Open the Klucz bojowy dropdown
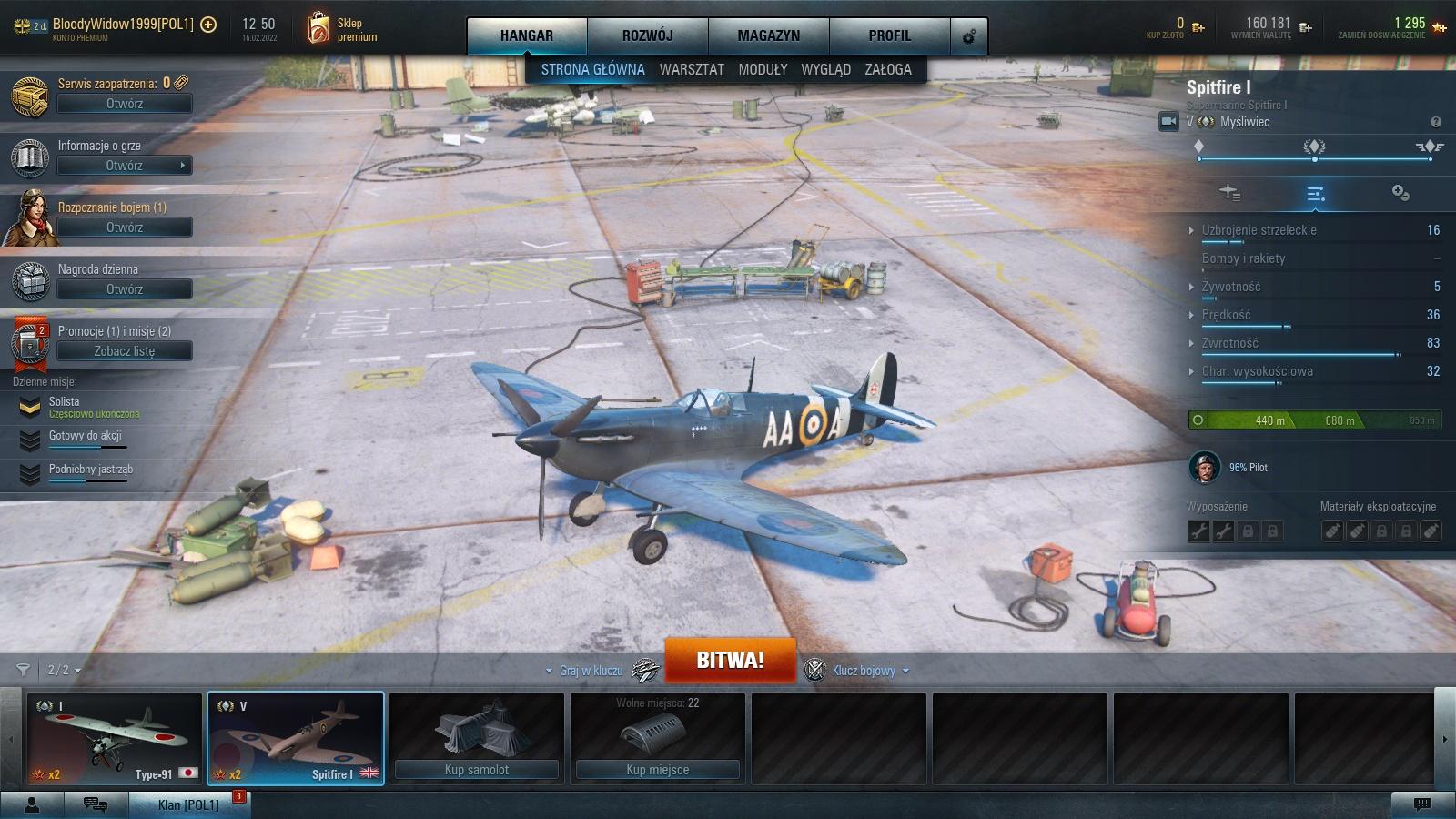The image size is (1456, 819). pos(864,671)
